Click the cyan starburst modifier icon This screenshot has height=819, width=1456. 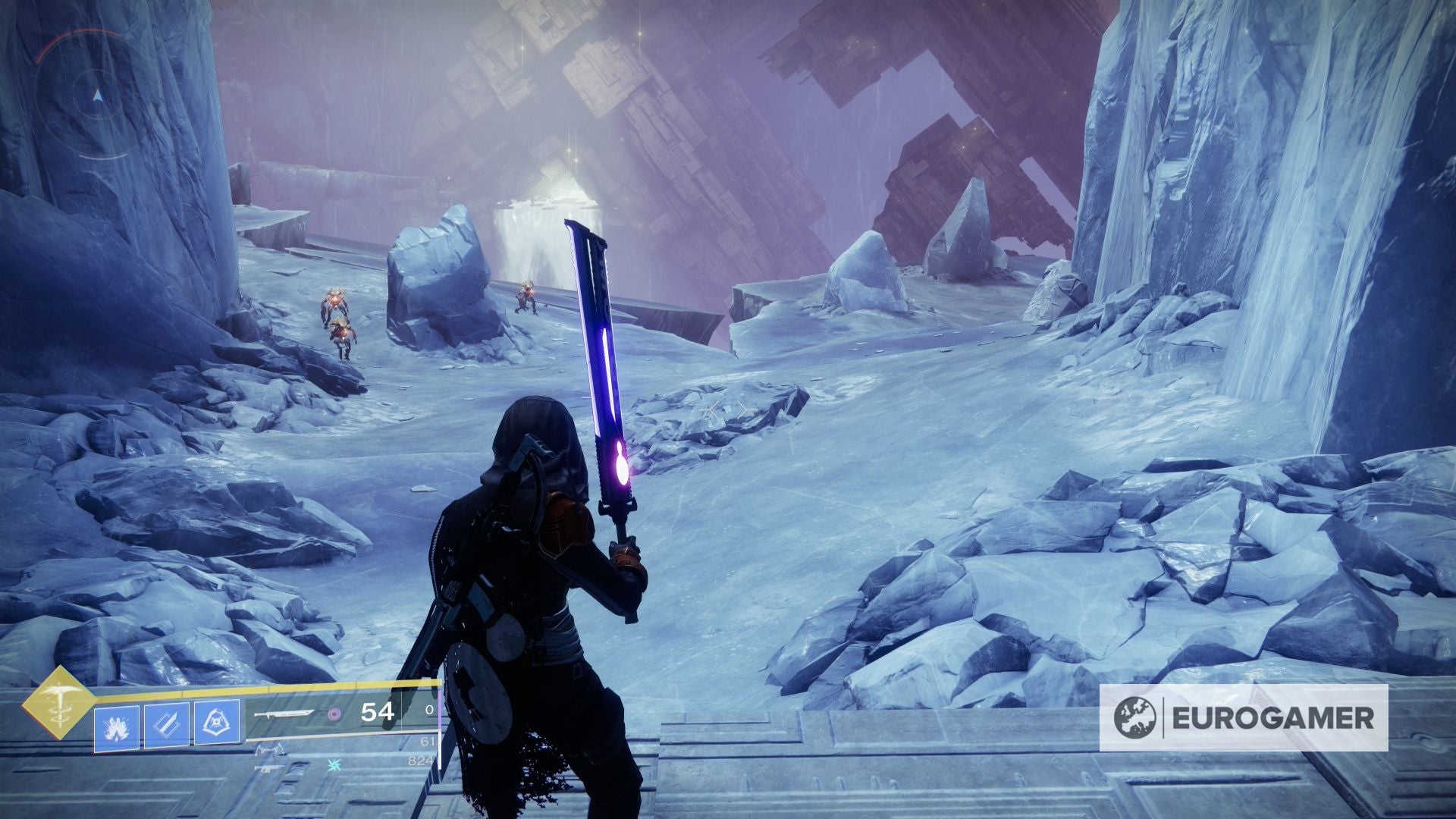(x=334, y=764)
